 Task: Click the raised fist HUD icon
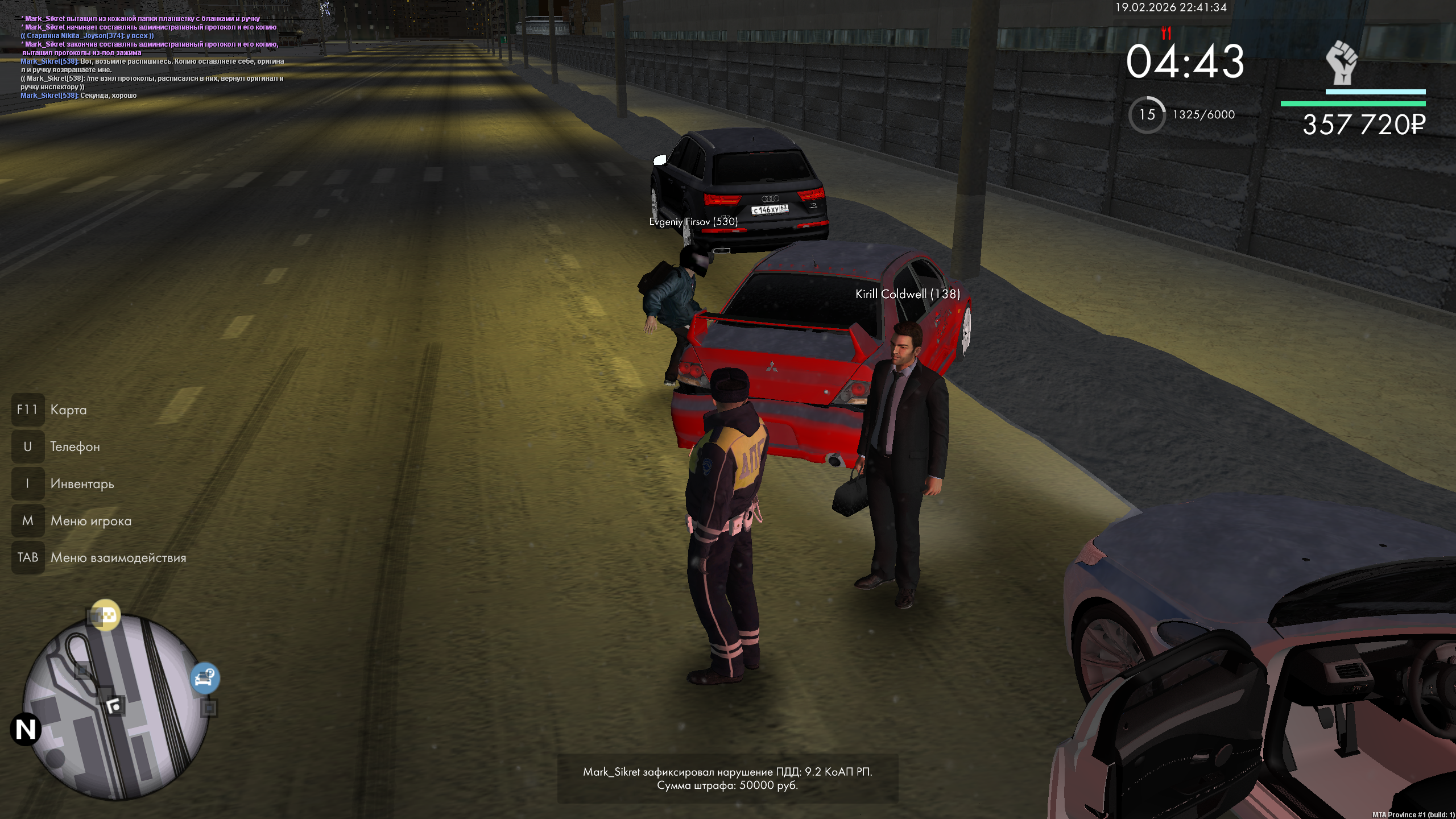1342,63
